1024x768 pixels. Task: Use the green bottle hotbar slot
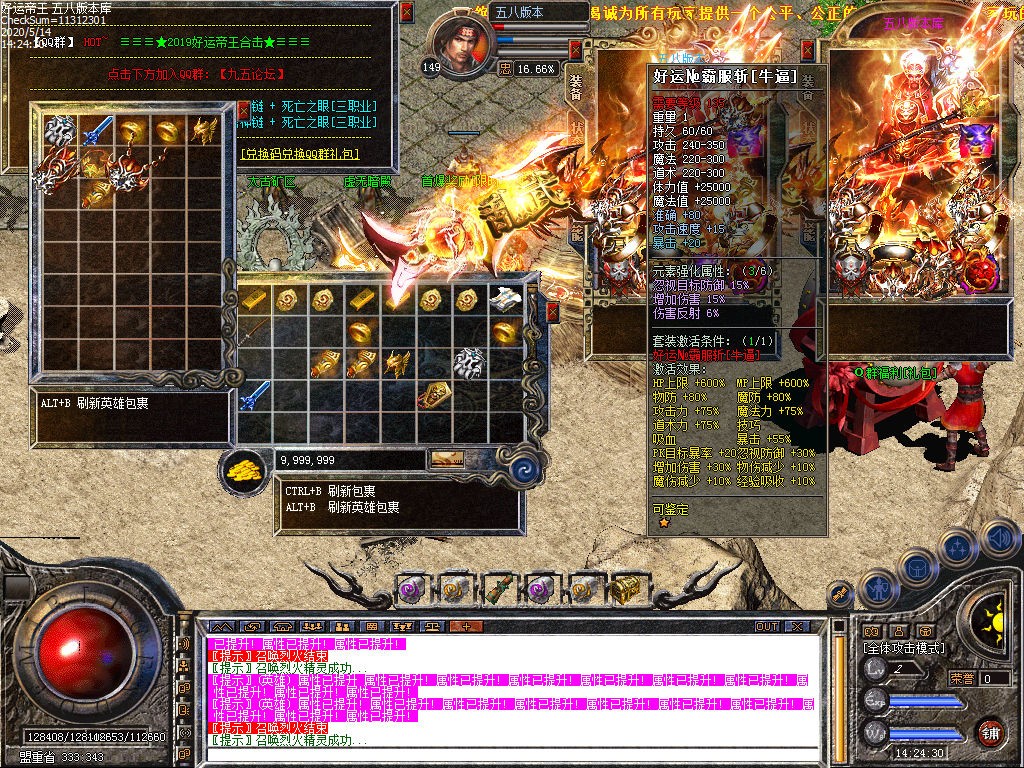coord(498,589)
